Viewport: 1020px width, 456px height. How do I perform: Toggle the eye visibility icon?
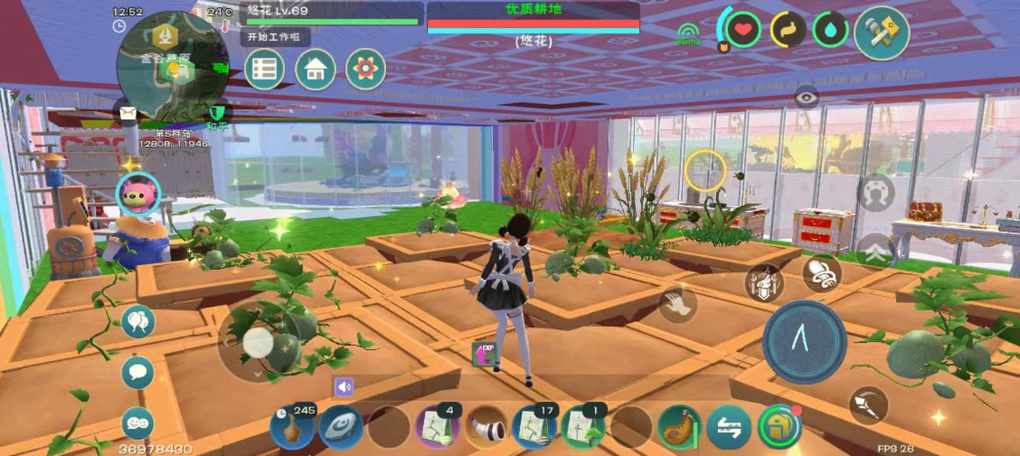pyautogui.click(x=807, y=97)
